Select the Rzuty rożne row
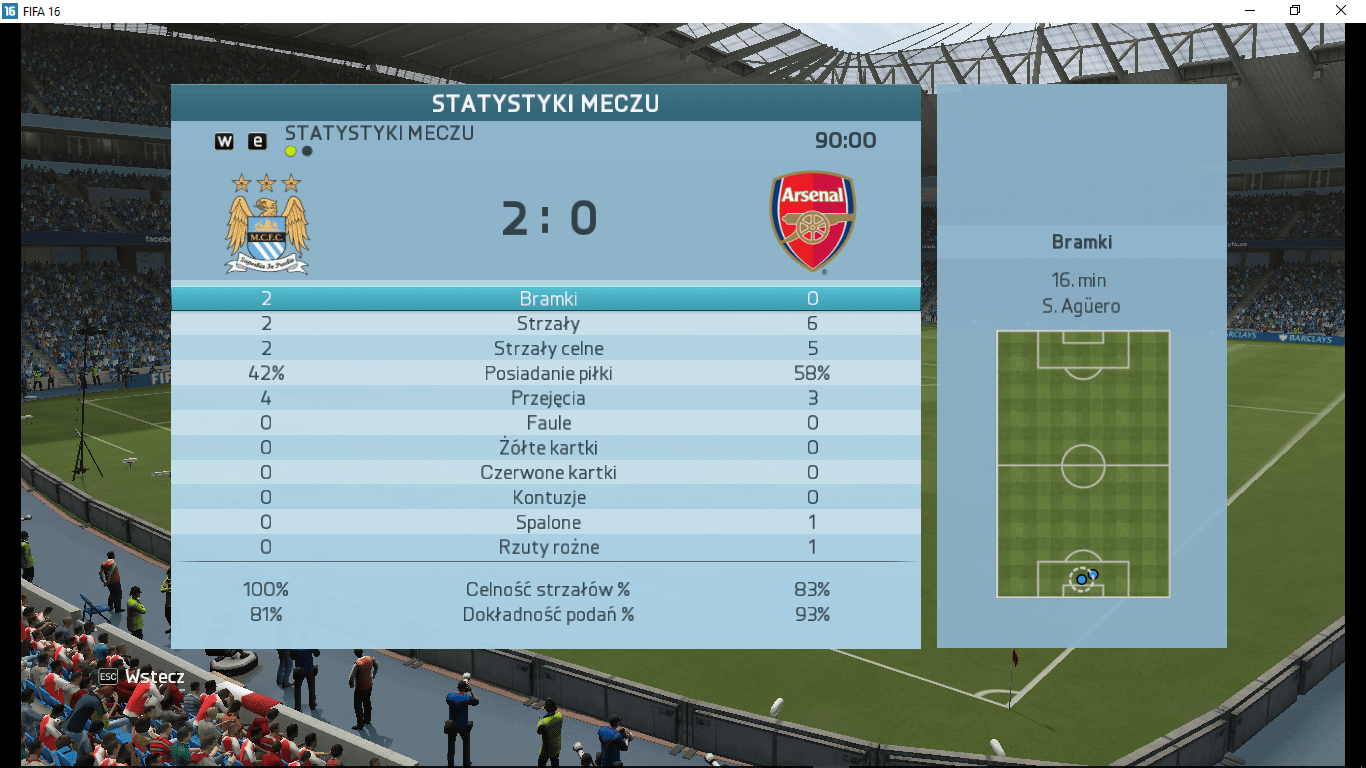 coord(547,548)
